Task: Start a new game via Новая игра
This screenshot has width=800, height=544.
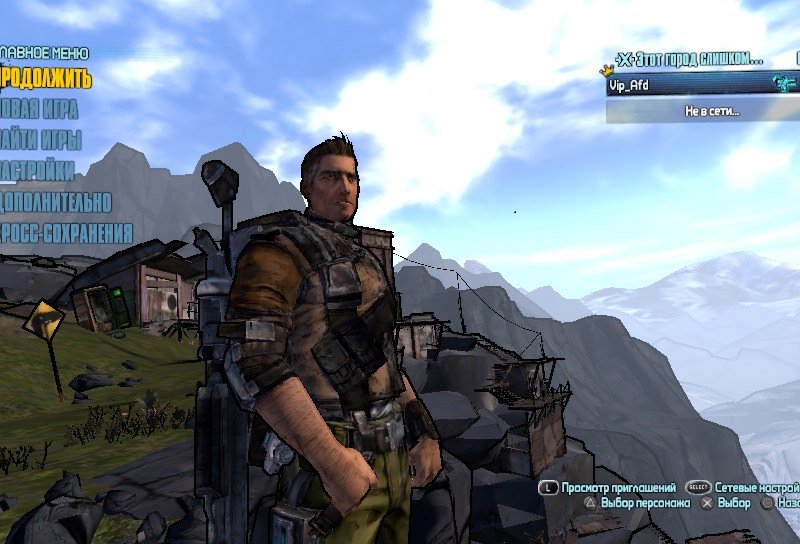Action: point(40,109)
